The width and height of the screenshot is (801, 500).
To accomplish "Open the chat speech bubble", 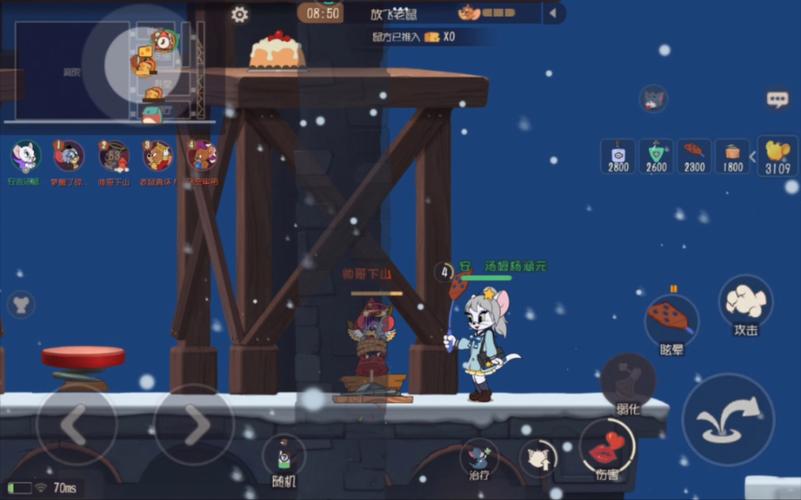I will pyautogui.click(x=777, y=99).
